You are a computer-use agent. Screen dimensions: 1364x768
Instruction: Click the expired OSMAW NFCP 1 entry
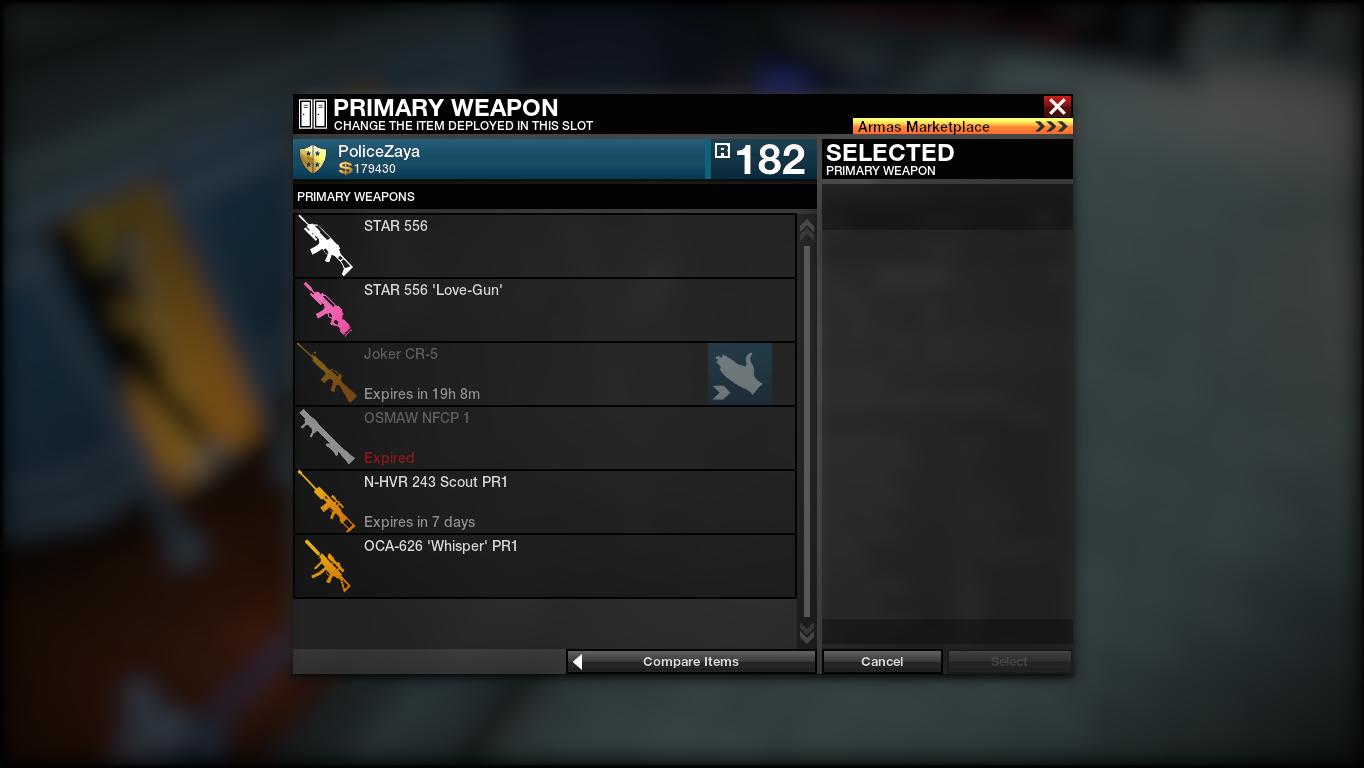click(x=545, y=438)
